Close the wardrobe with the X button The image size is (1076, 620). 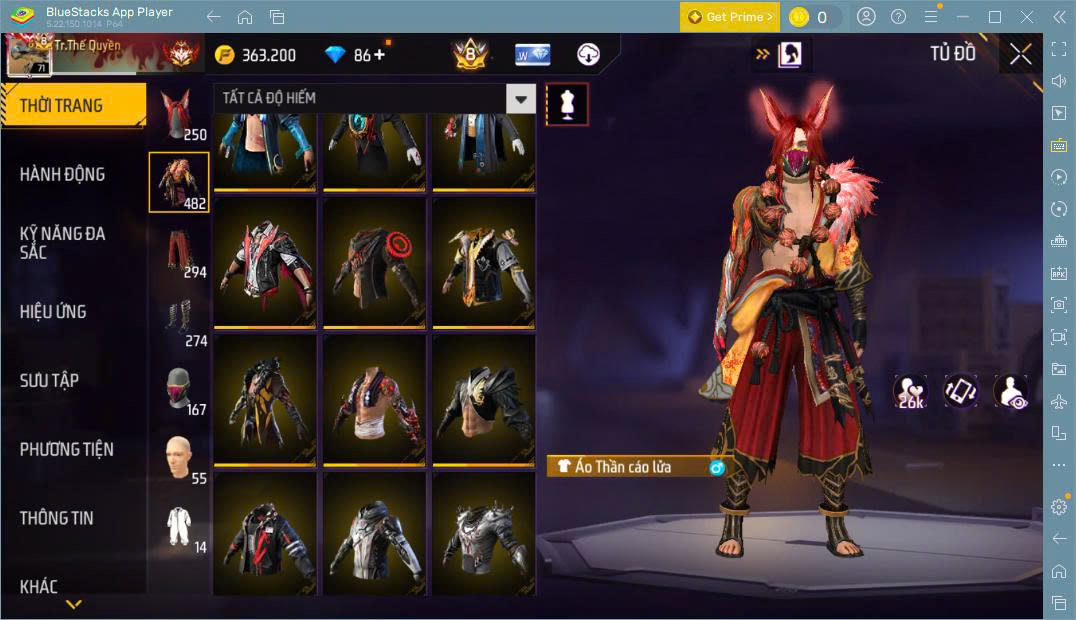tap(1020, 54)
